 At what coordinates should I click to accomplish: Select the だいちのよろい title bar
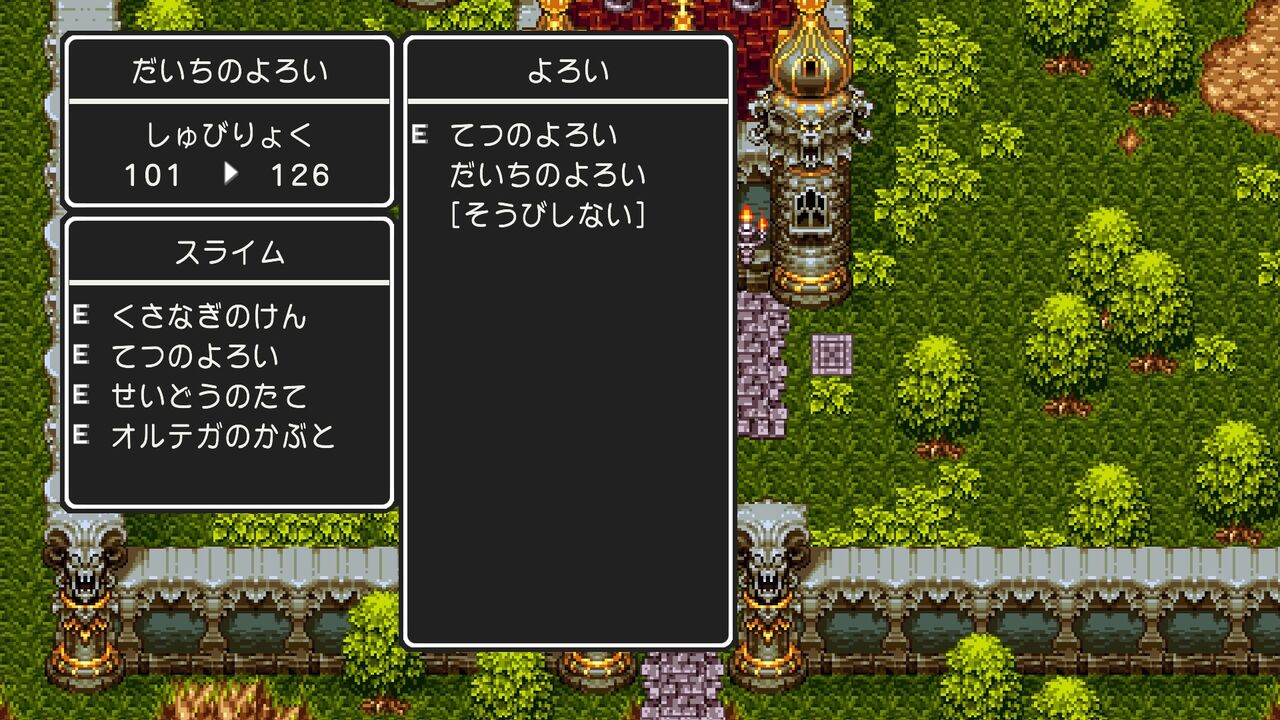[228, 70]
